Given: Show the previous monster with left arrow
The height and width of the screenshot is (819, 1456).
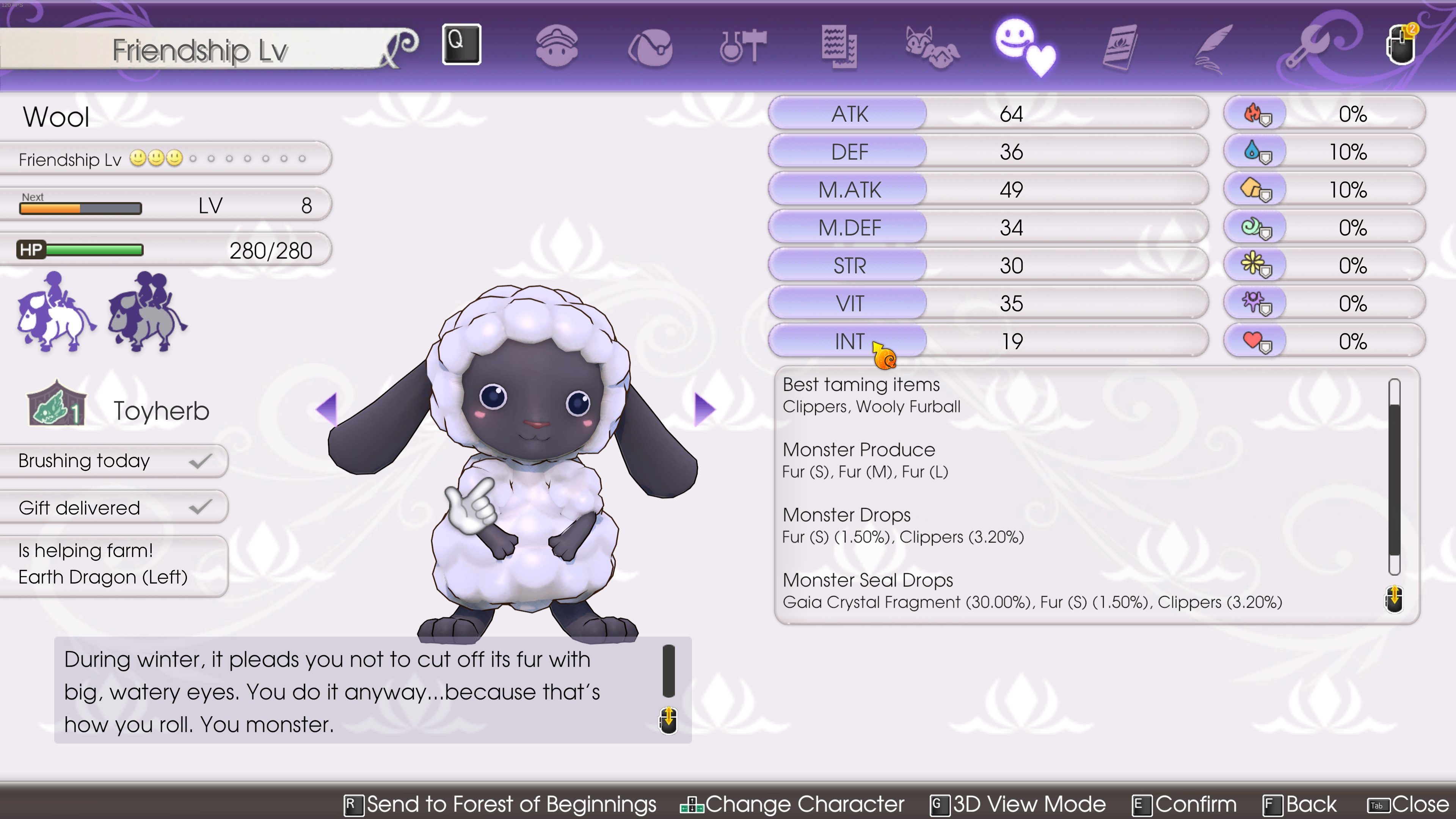Looking at the screenshot, I should [327, 409].
